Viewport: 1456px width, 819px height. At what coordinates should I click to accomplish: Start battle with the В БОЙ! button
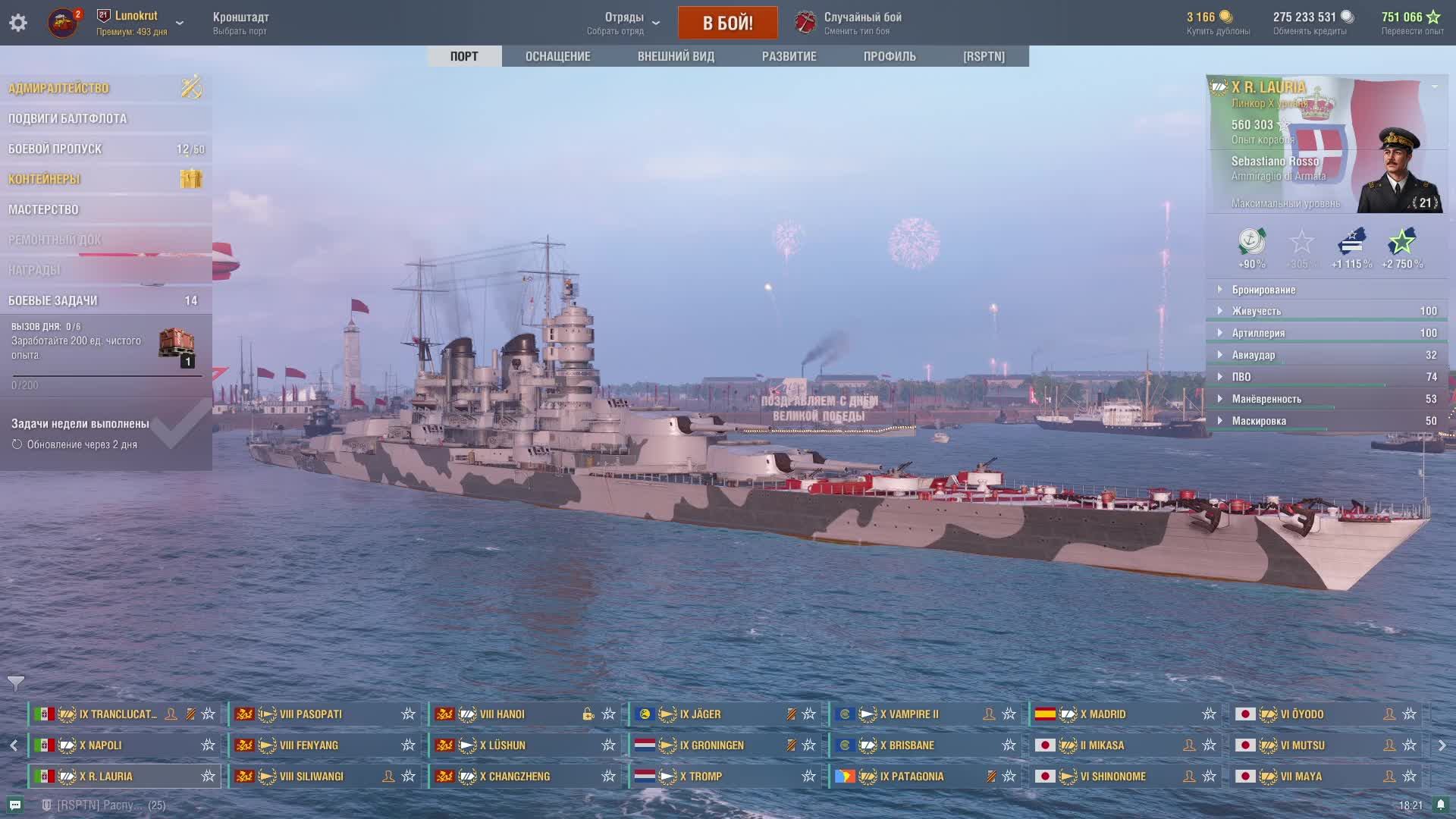(x=727, y=23)
